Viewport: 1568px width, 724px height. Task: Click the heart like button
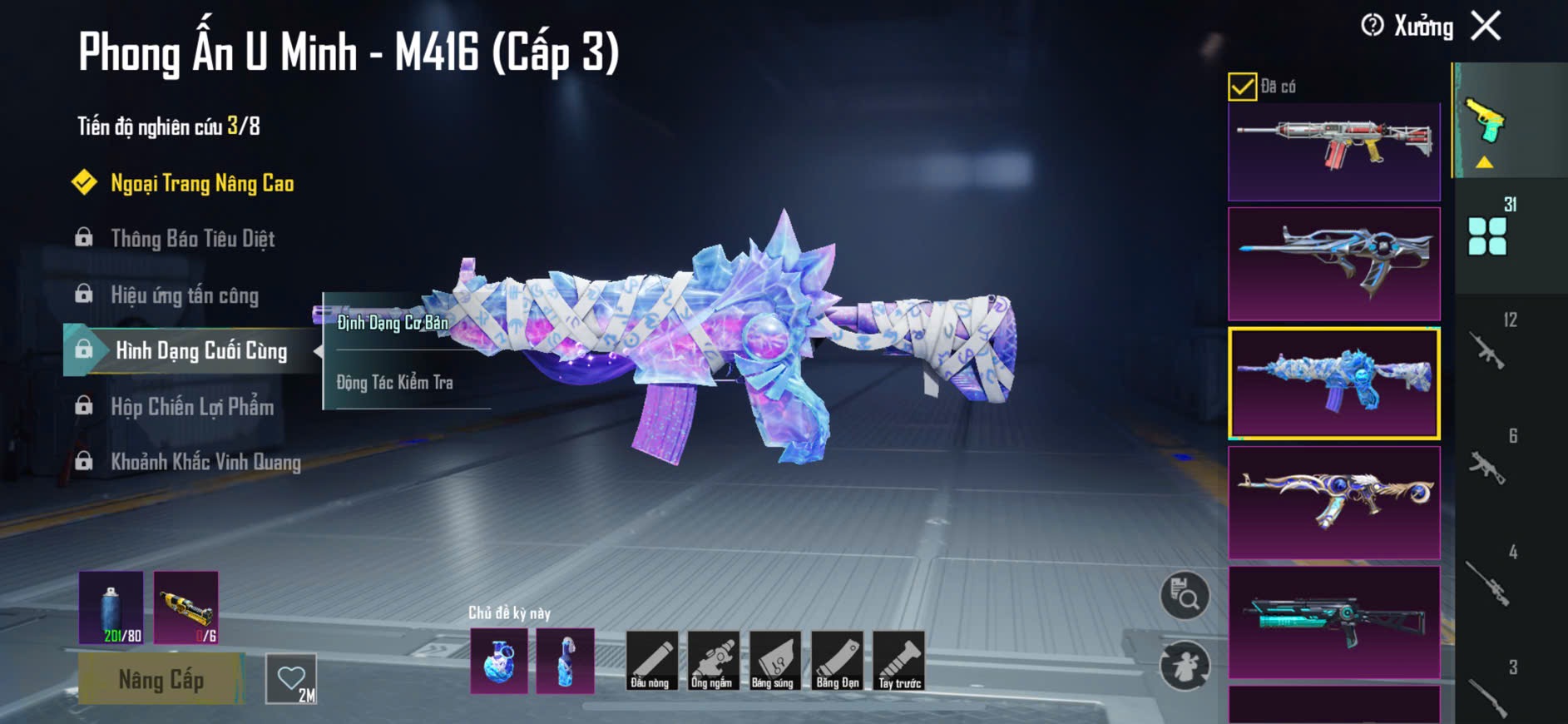pyautogui.click(x=291, y=679)
